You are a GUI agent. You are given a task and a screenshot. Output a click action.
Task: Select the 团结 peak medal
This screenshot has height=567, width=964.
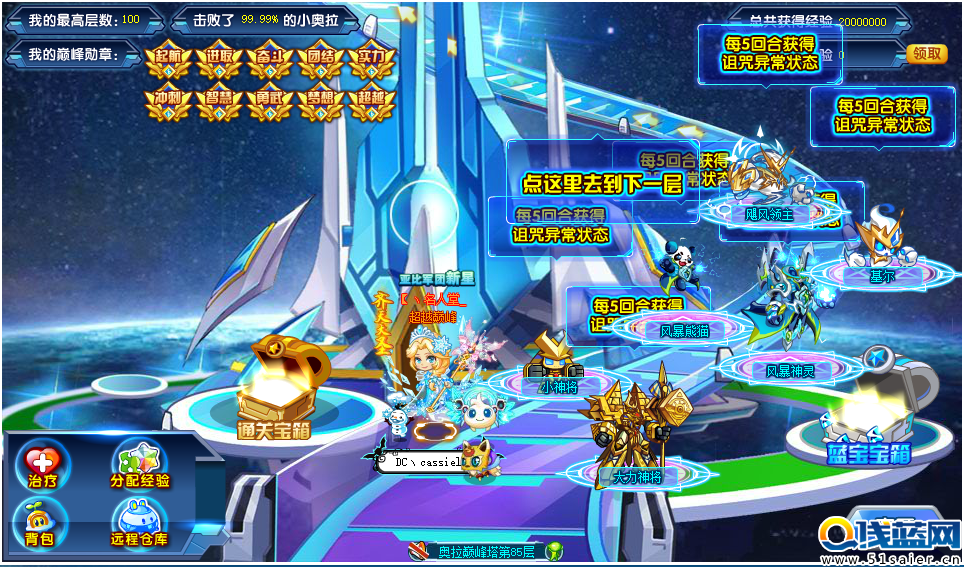pos(322,61)
